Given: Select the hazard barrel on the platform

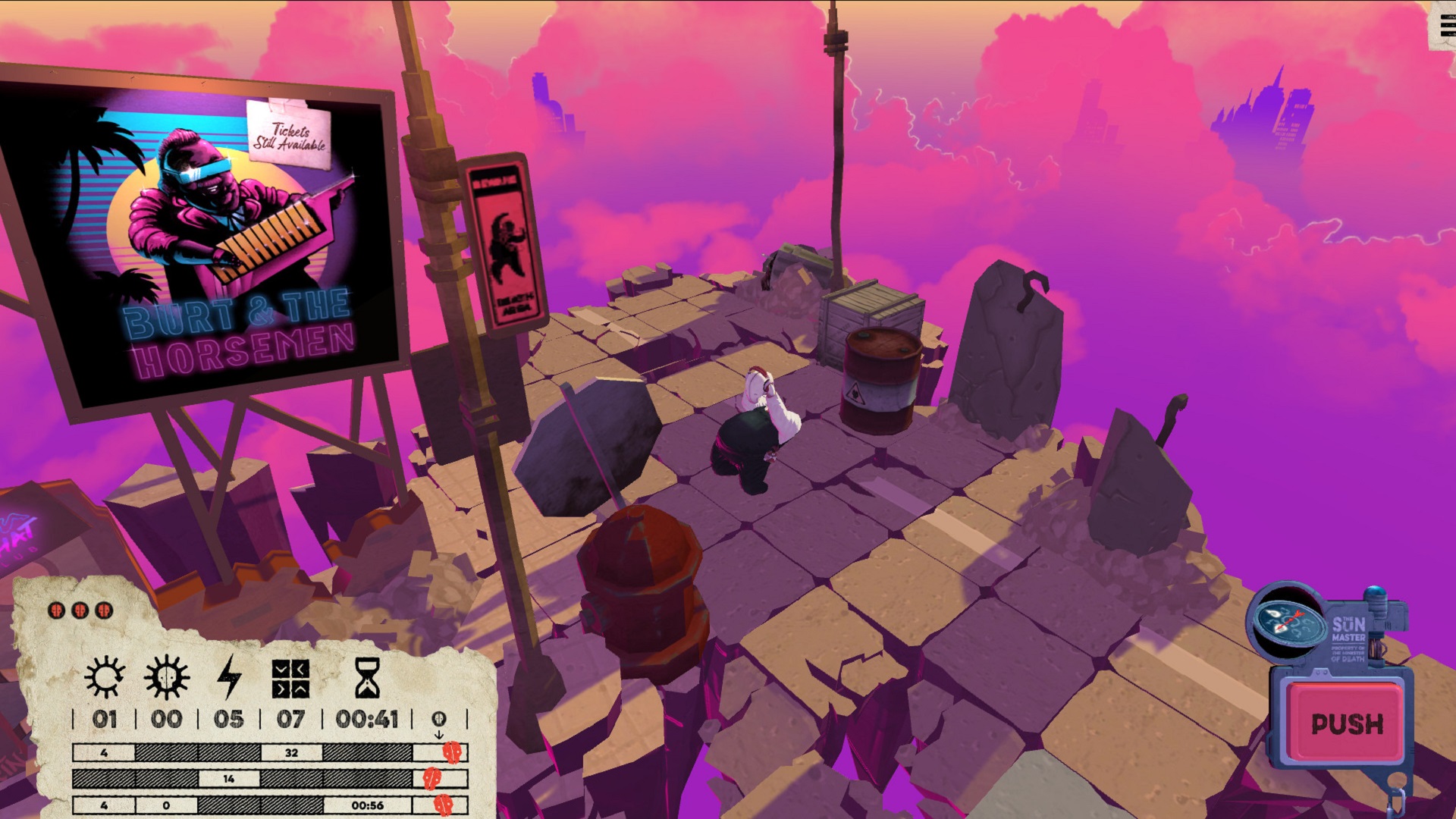Looking at the screenshot, I should coord(880,379).
